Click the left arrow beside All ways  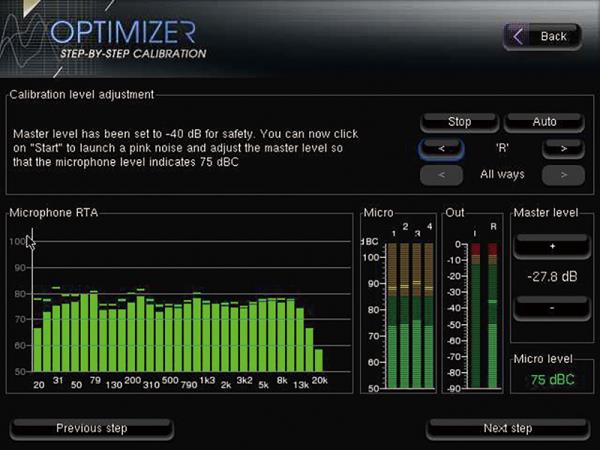(x=440, y=174)
